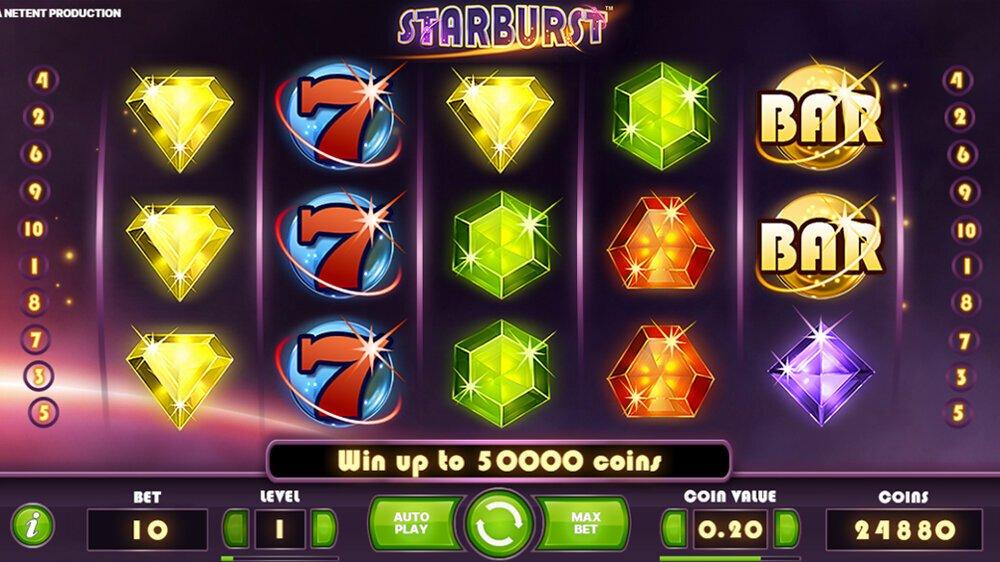The height and width of the screenshot is (562, 1000).
Task: Raise the coin value
Action: [787, 528]
